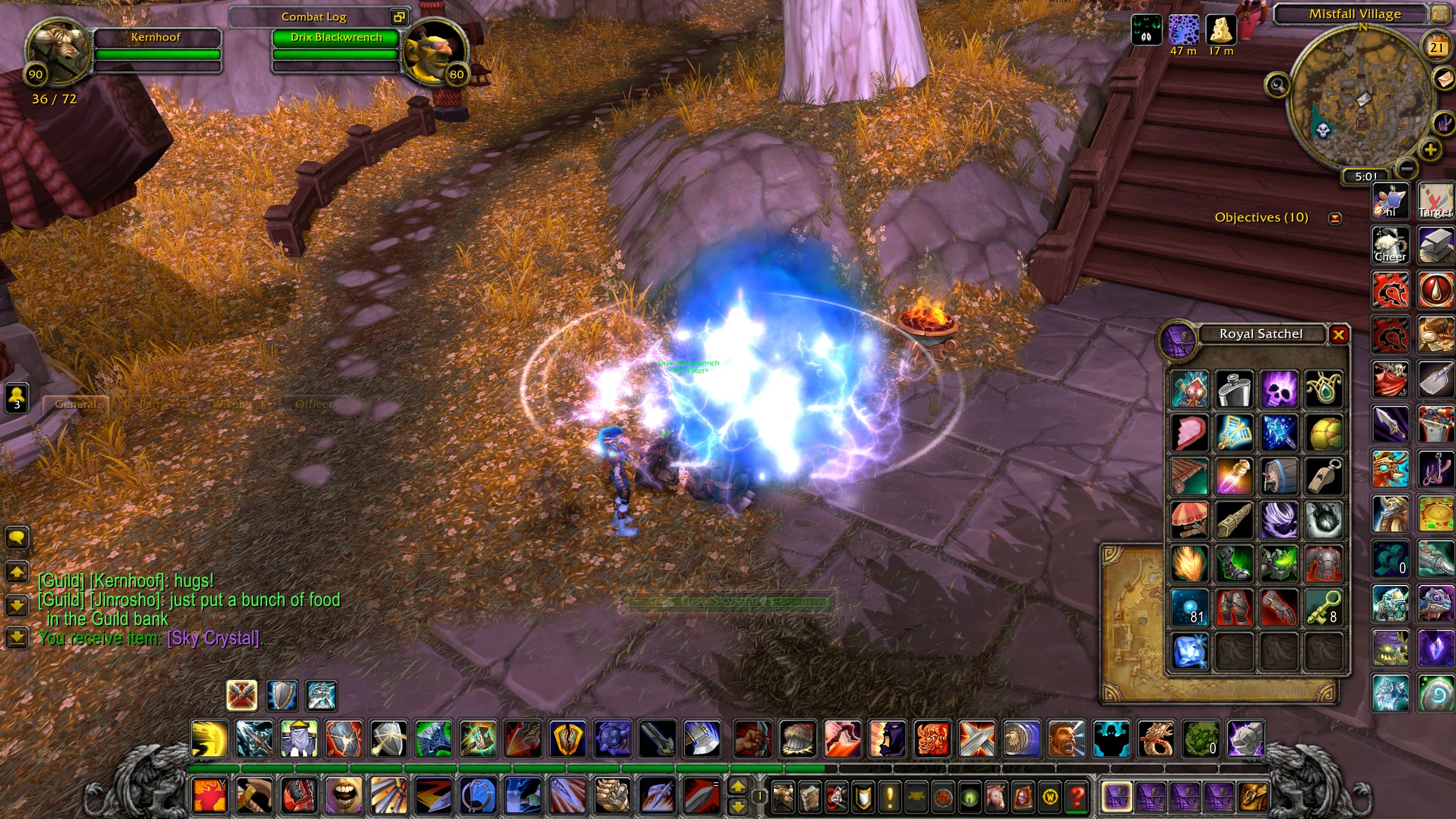The width and height of the screenshot is (1456, 819).
Task: Open the backpack from the bag bar
Action: click(x=1254, y=796)
